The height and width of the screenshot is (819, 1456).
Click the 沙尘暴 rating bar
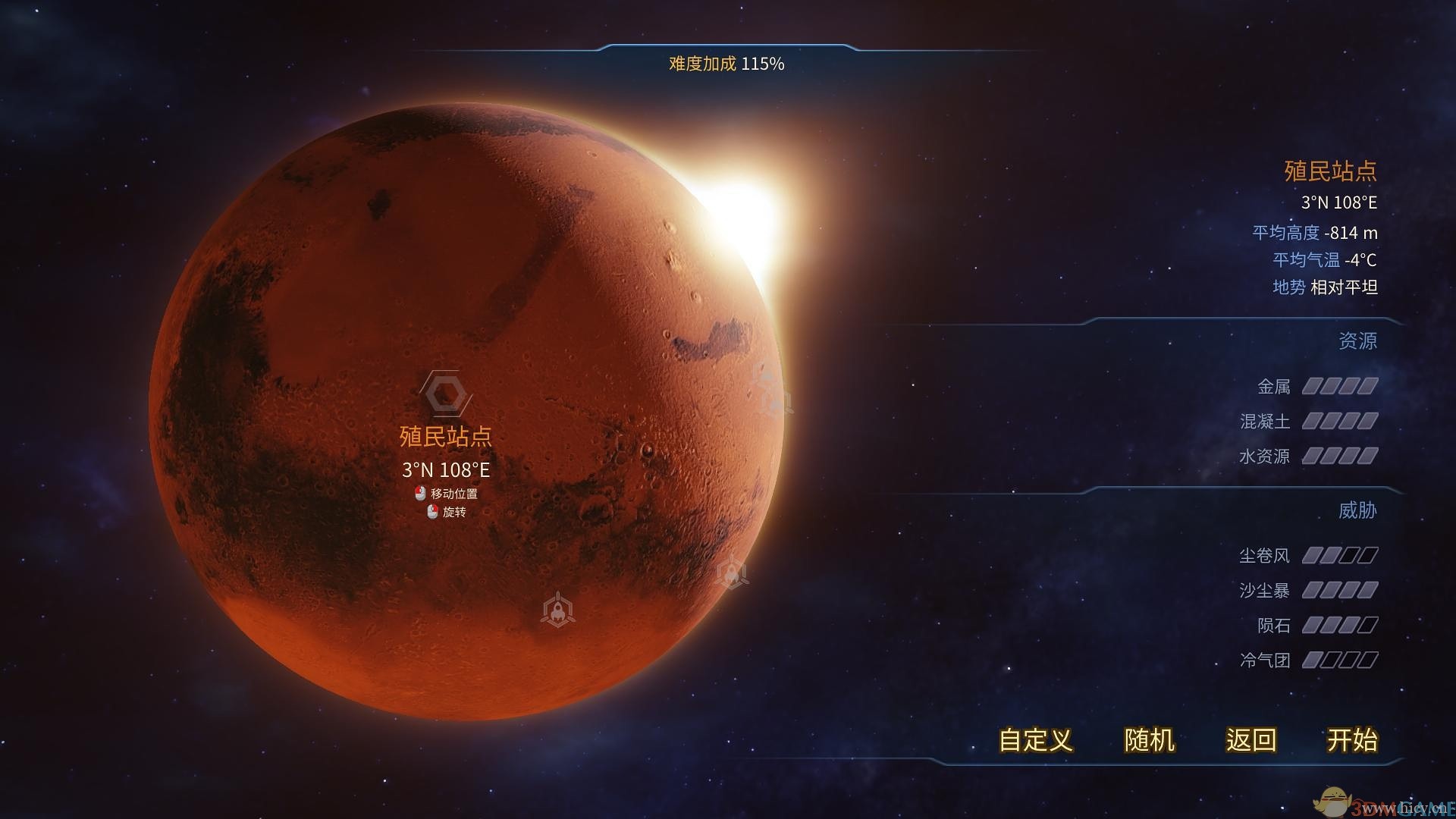point(1341,590)
